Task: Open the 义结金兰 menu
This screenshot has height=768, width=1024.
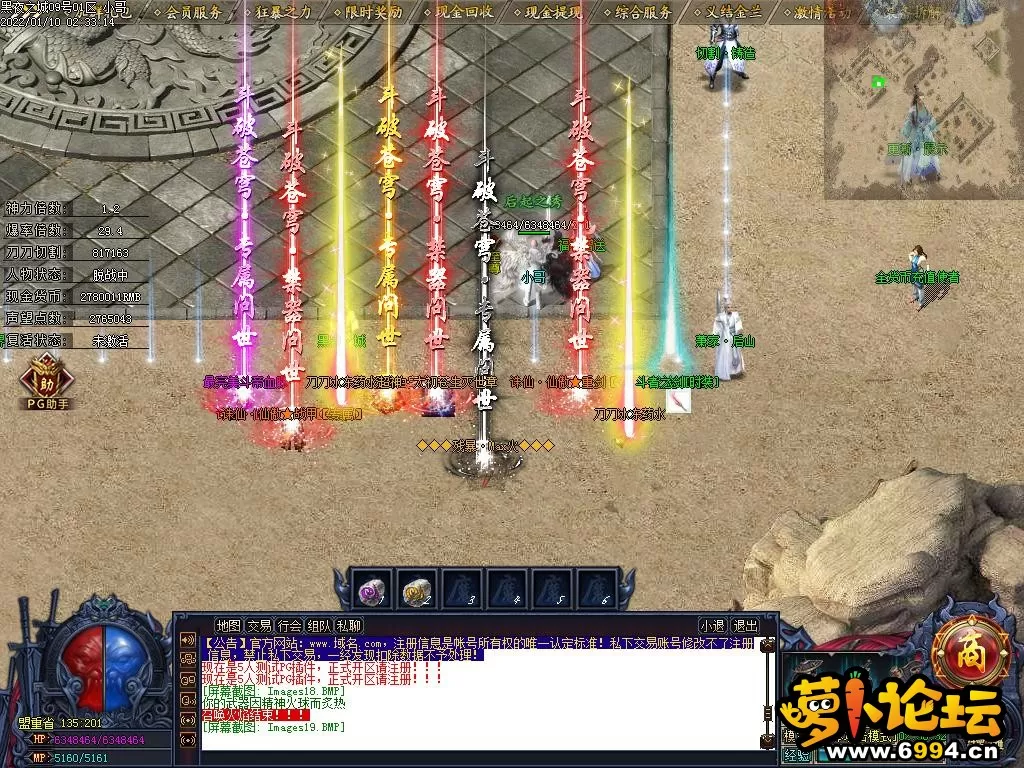Action: 733,13
